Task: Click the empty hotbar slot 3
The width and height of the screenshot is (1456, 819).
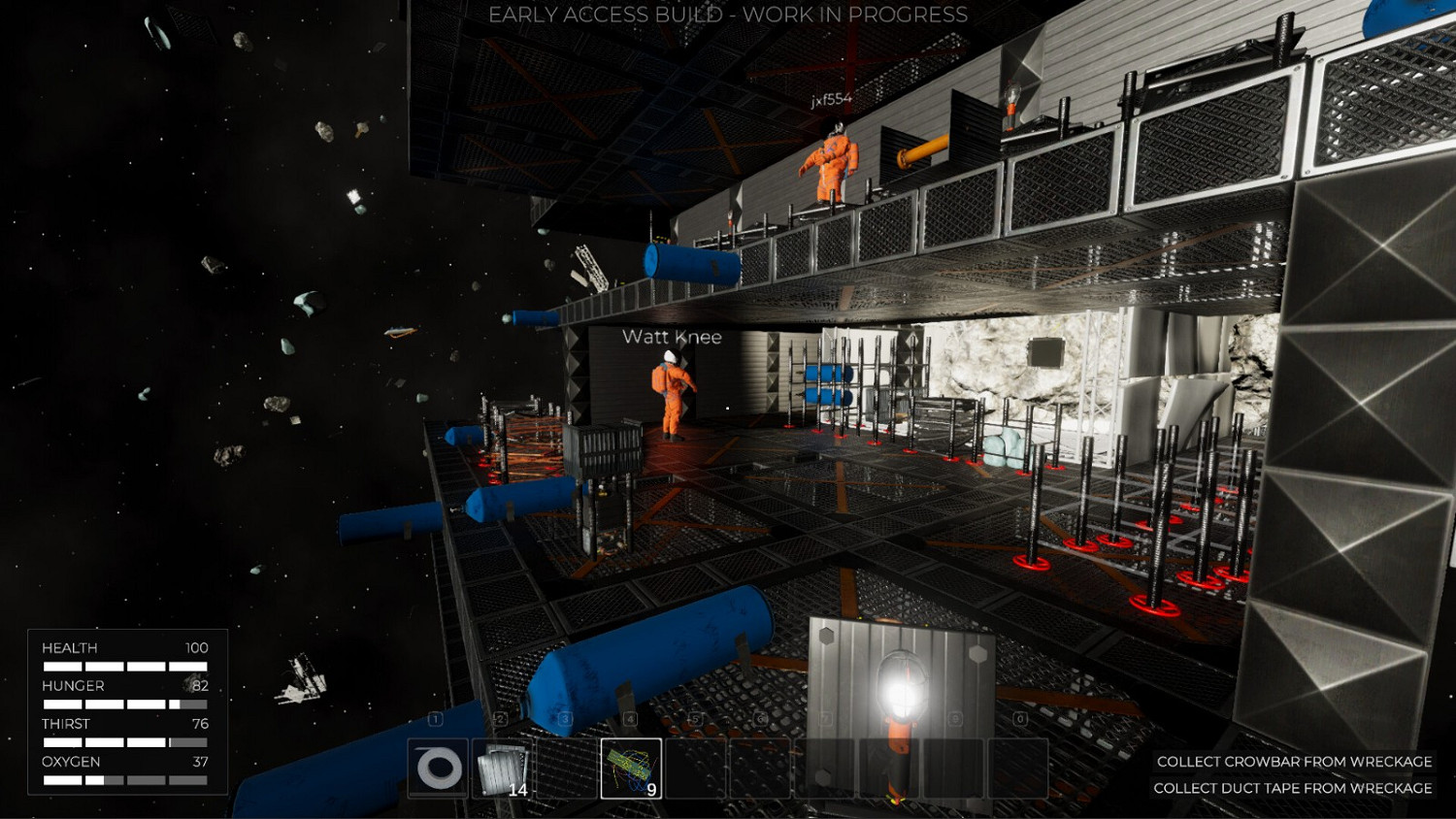Action: pyautogui.click(x=564, y=769)
